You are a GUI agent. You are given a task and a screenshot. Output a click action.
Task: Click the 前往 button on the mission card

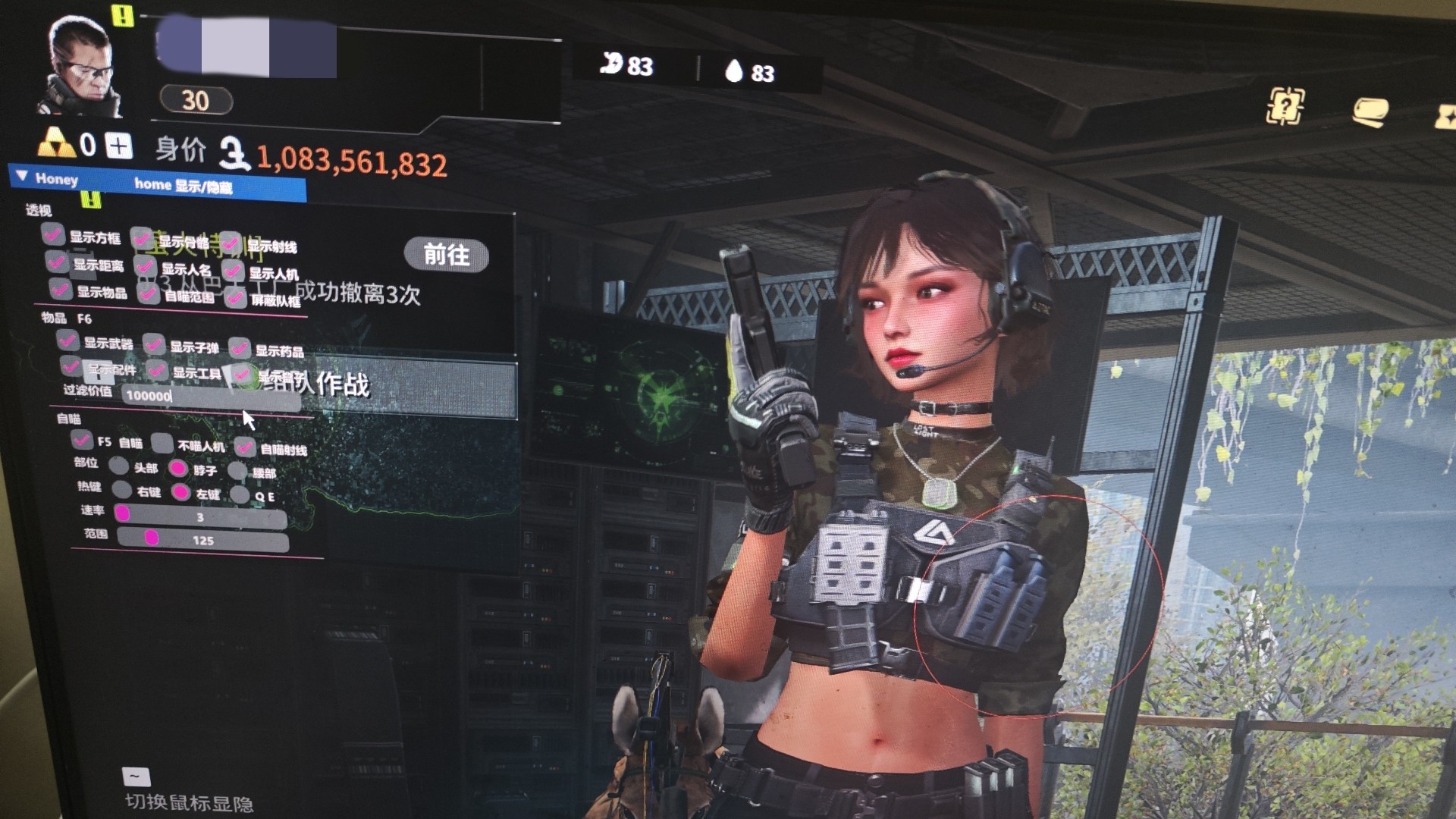tap(446, 255)
